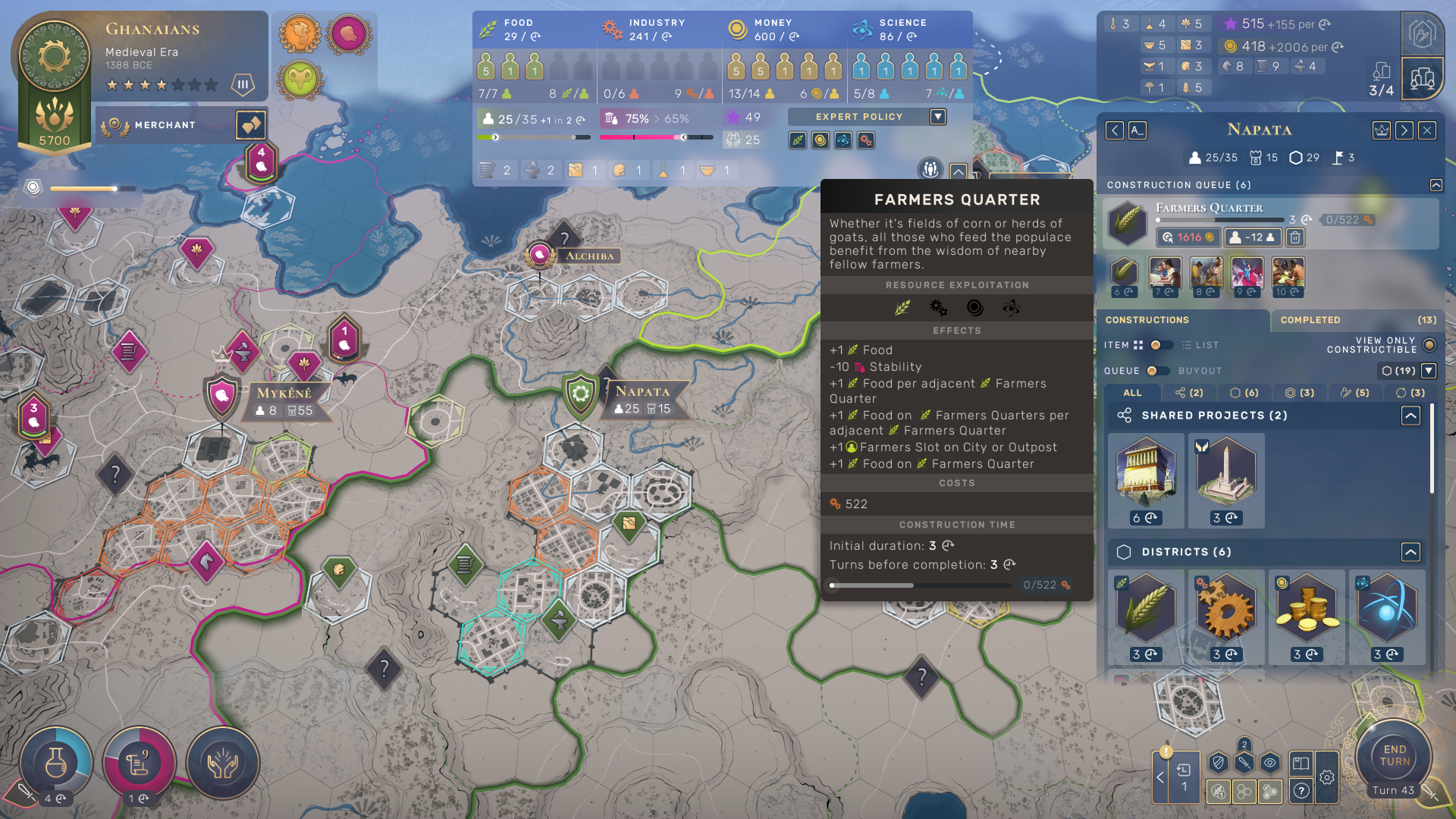Collapse the Construction Queue section
Screen dimensions: 1456x819
tap(1436, 185)
